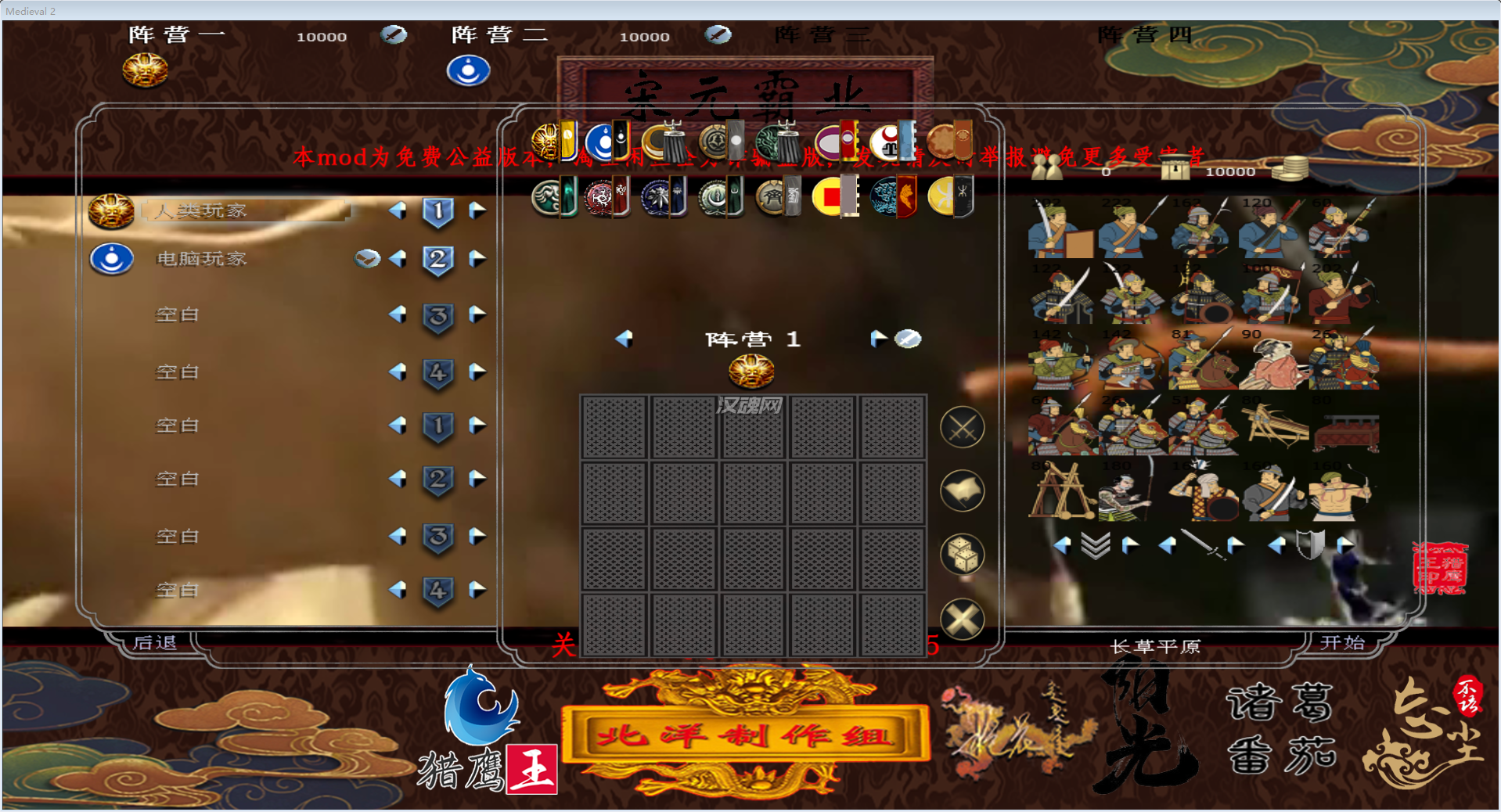Image resolution: width=1501 pixels, height=812 pixels.
Task: Click the 后退 back button
Action: tap(155, 643)
